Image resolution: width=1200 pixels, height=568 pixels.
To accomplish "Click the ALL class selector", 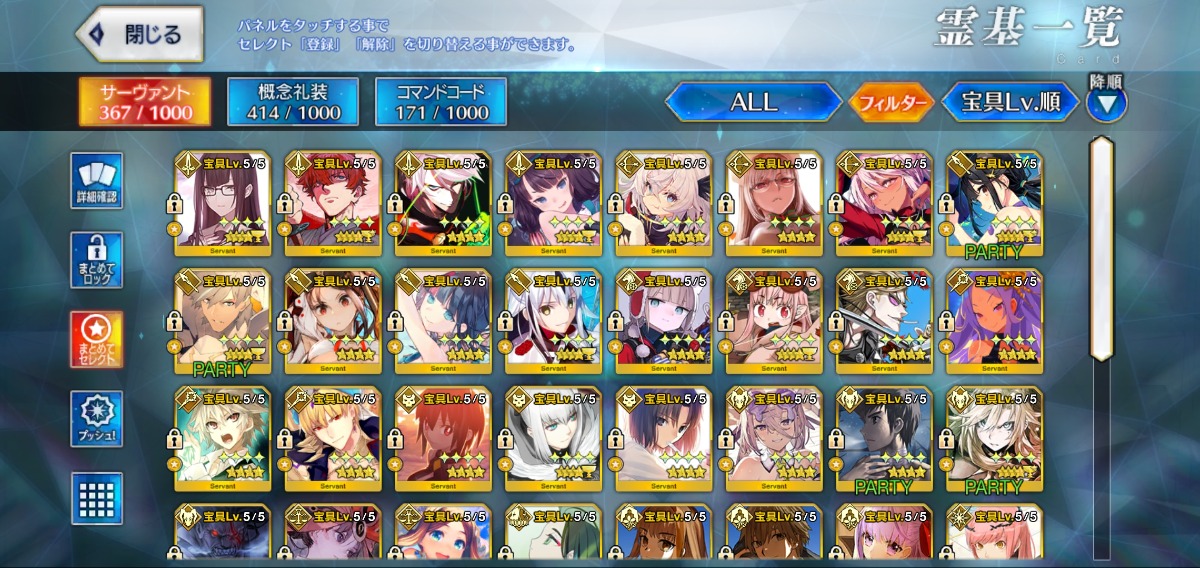I will pyautogui.click(x=754, y=102).
